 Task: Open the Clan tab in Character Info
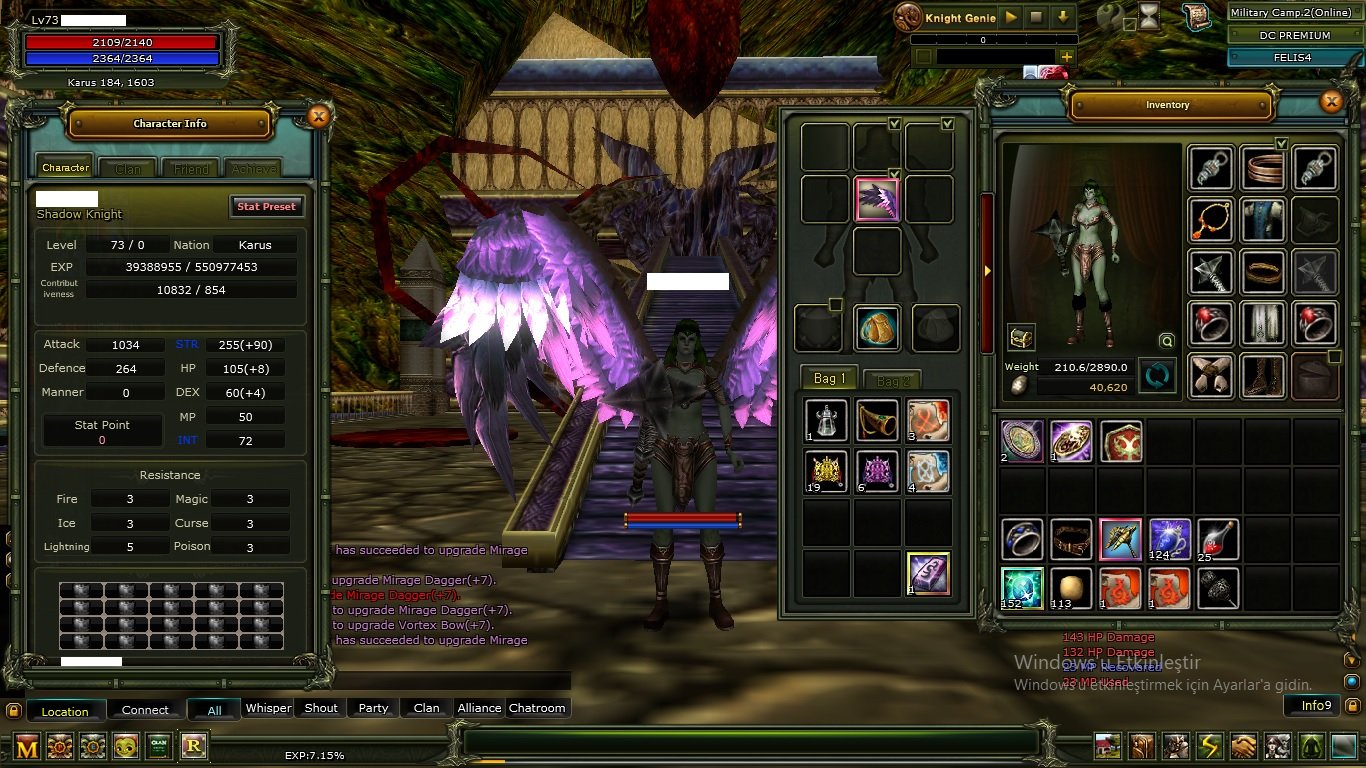[127, 167]
